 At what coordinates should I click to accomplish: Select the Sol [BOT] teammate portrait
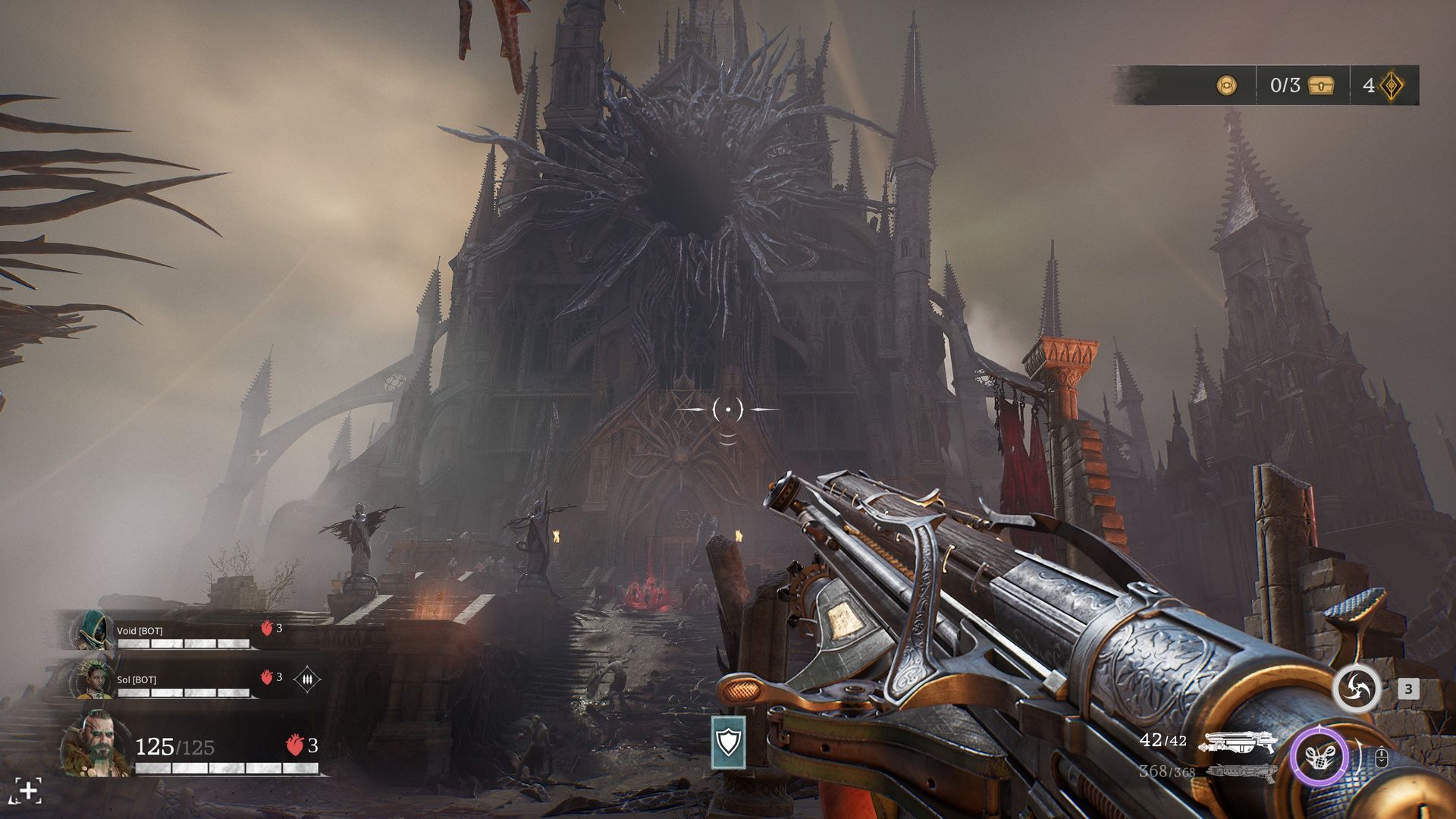pos(92,679)
